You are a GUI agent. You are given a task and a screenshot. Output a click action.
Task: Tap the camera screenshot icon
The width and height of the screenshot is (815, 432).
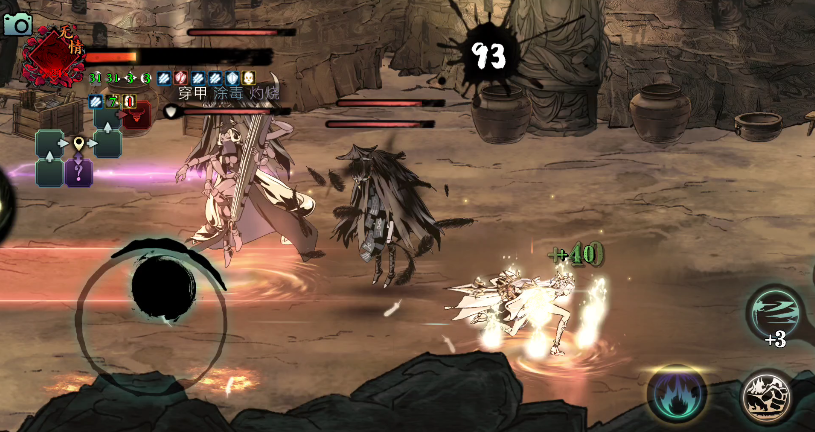click(x=16, y=24)
